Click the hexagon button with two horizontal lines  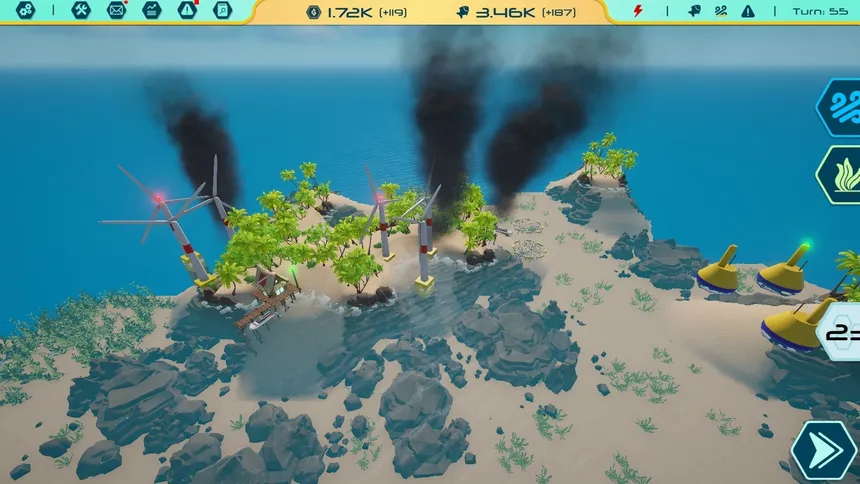(x=843, y=330)
